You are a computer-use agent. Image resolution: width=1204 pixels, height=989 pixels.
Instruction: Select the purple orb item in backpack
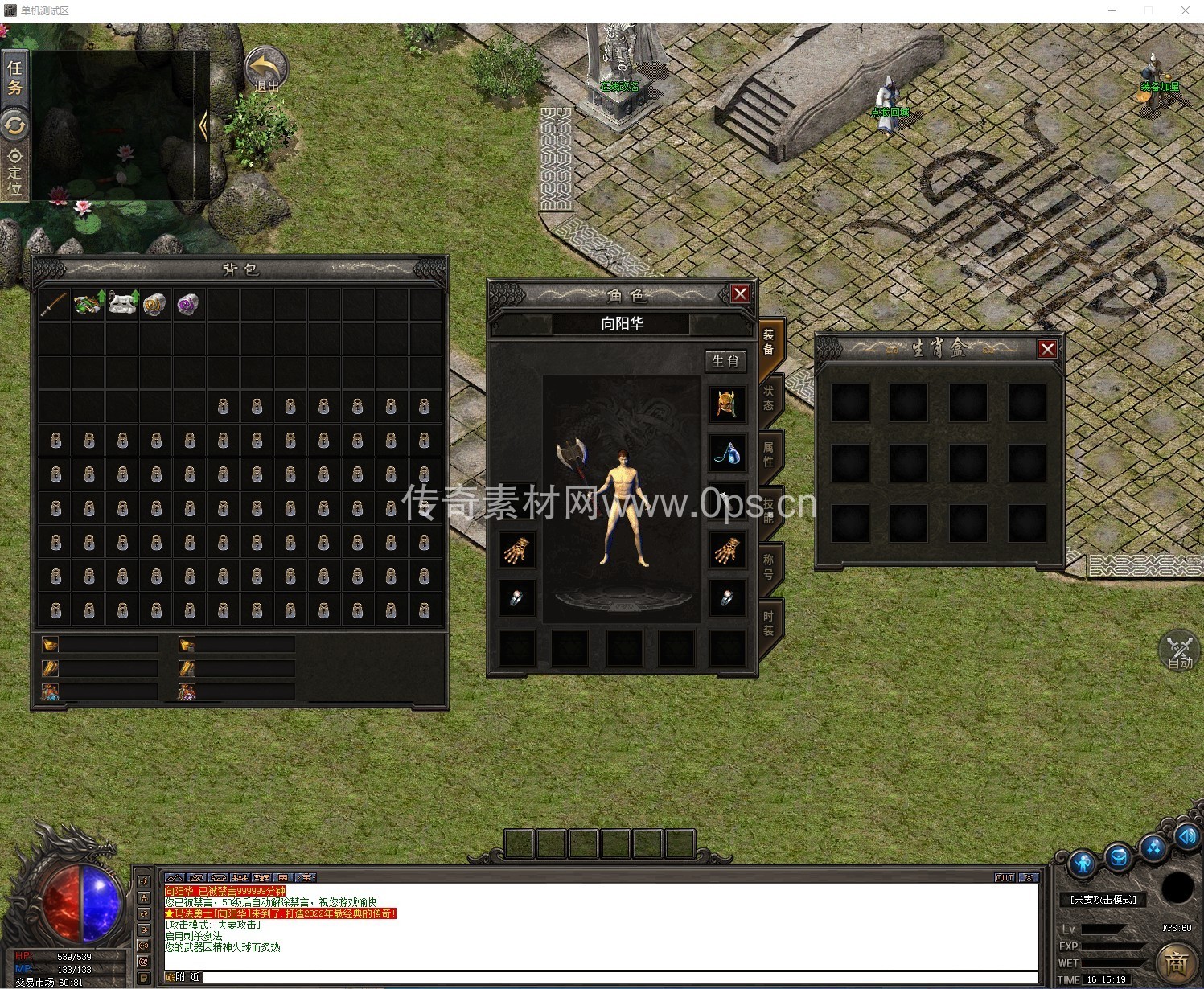pos(188,304)
